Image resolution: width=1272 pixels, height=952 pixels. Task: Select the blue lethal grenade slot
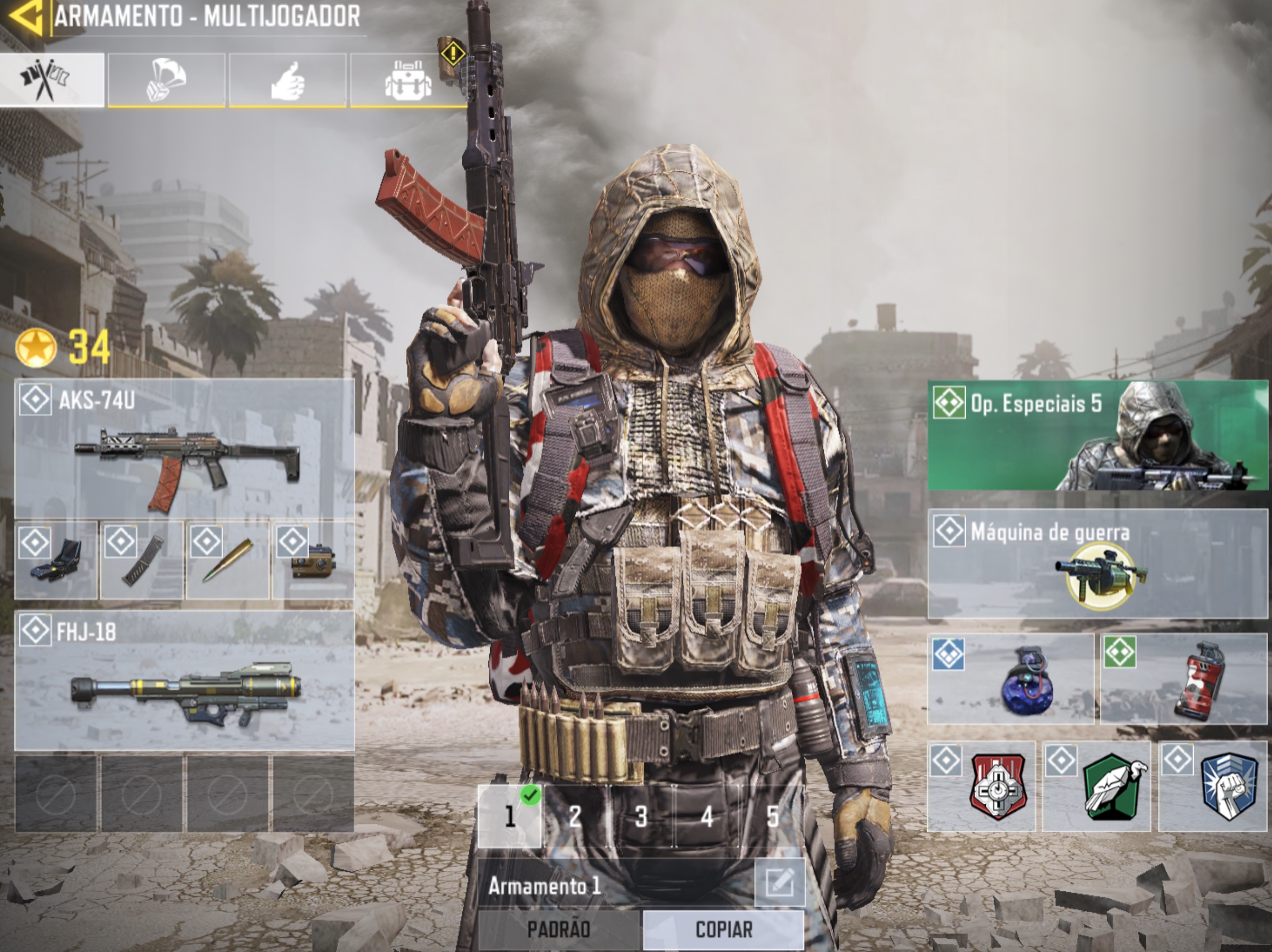tap(1010, 679)
